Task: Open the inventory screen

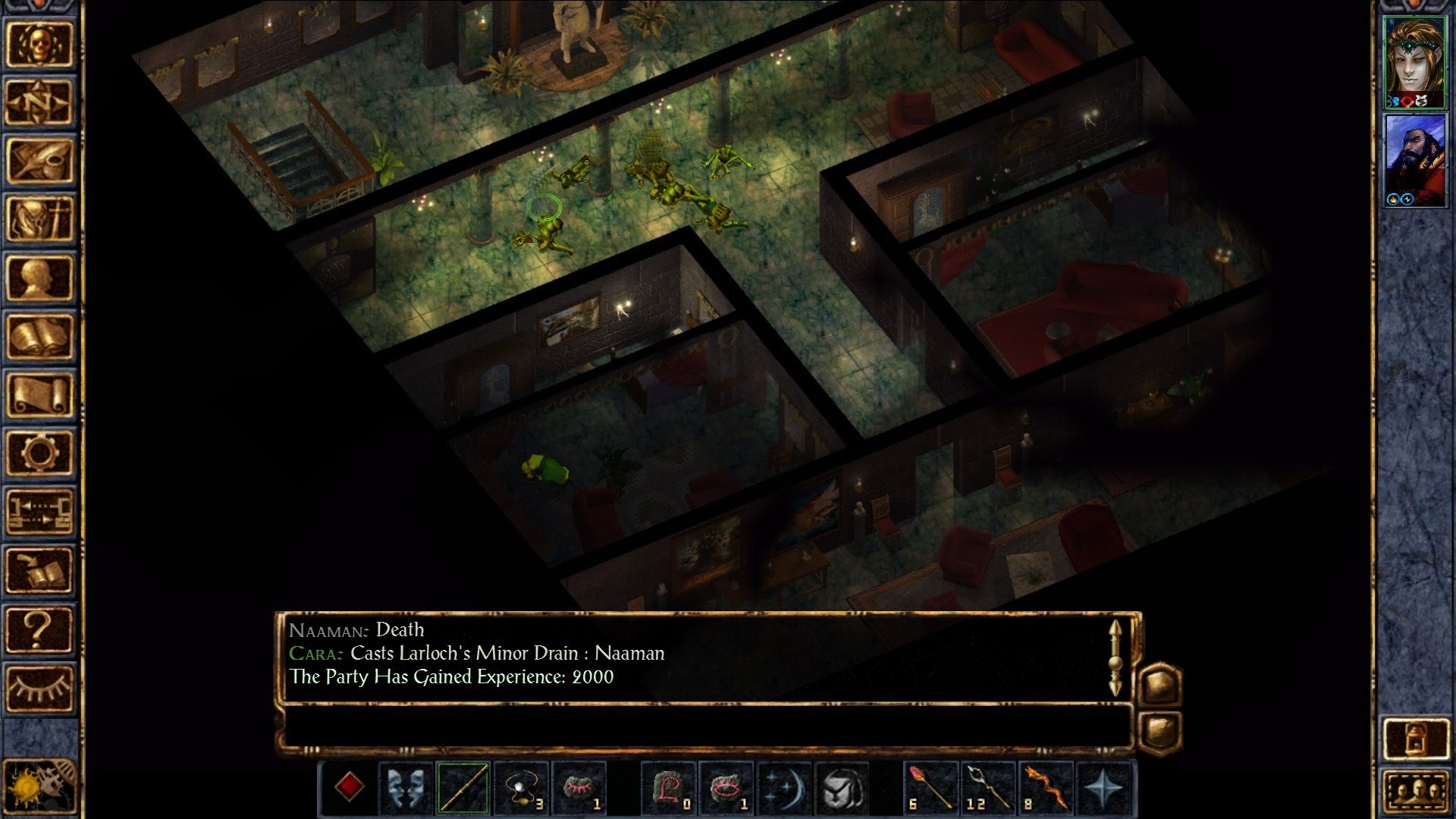Action: 39,219
